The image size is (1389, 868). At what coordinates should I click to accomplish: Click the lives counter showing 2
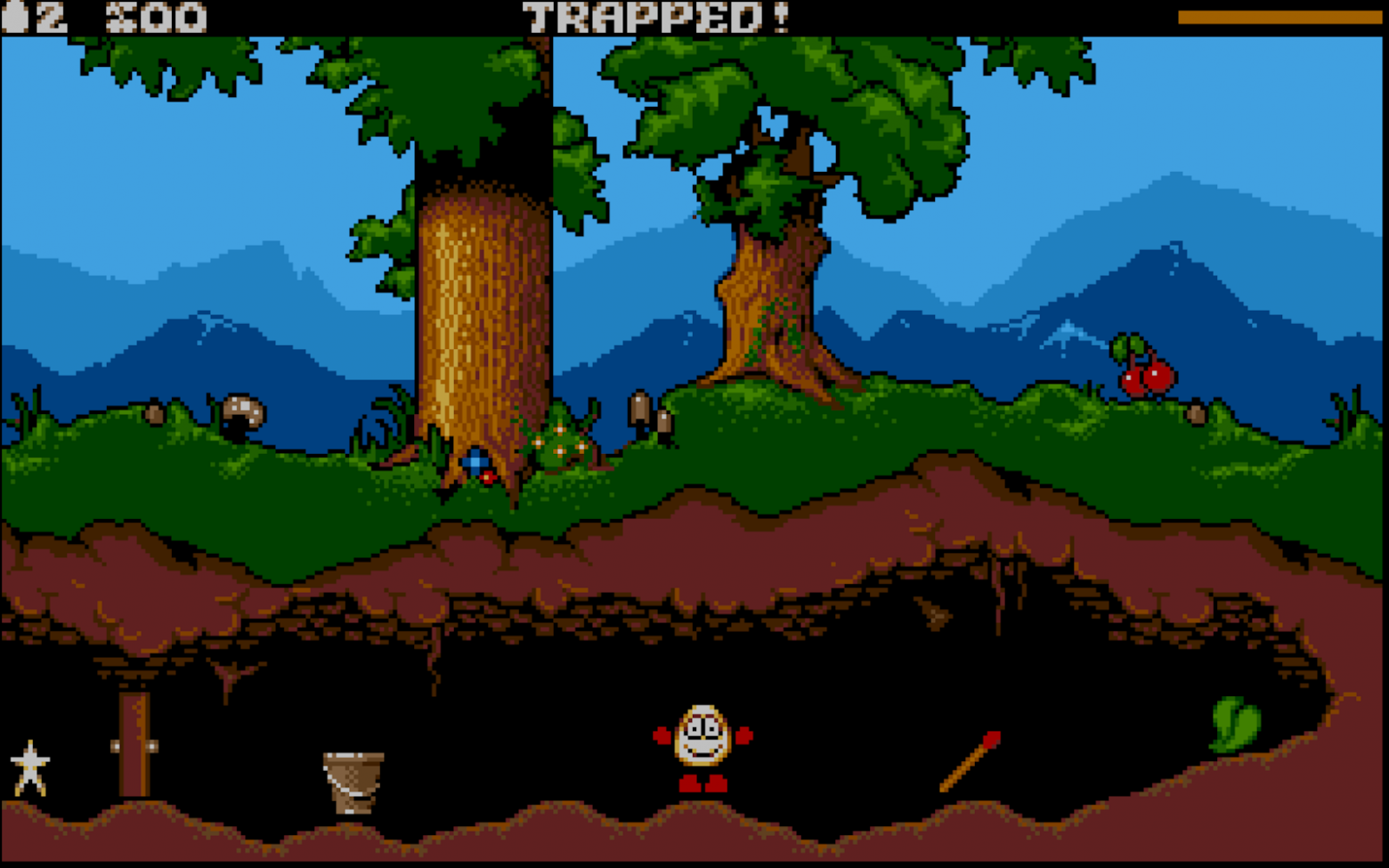[52, 14]
